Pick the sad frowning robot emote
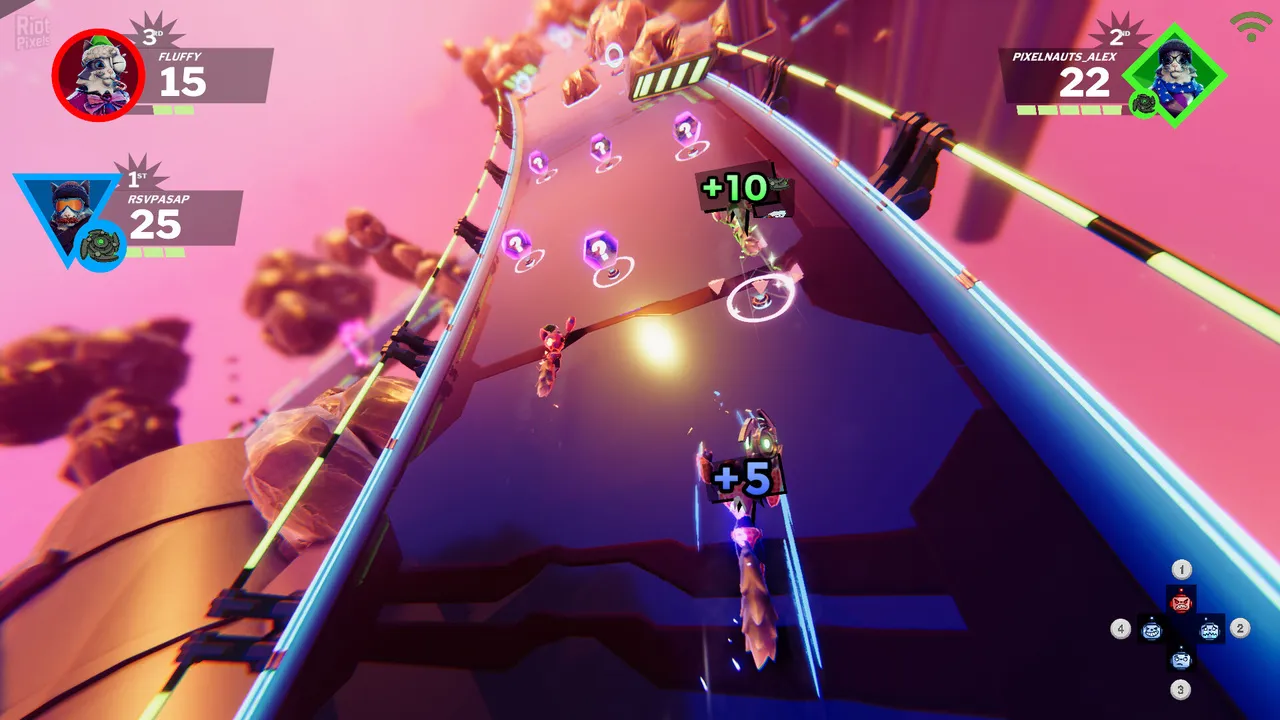 click(1182, 659)
